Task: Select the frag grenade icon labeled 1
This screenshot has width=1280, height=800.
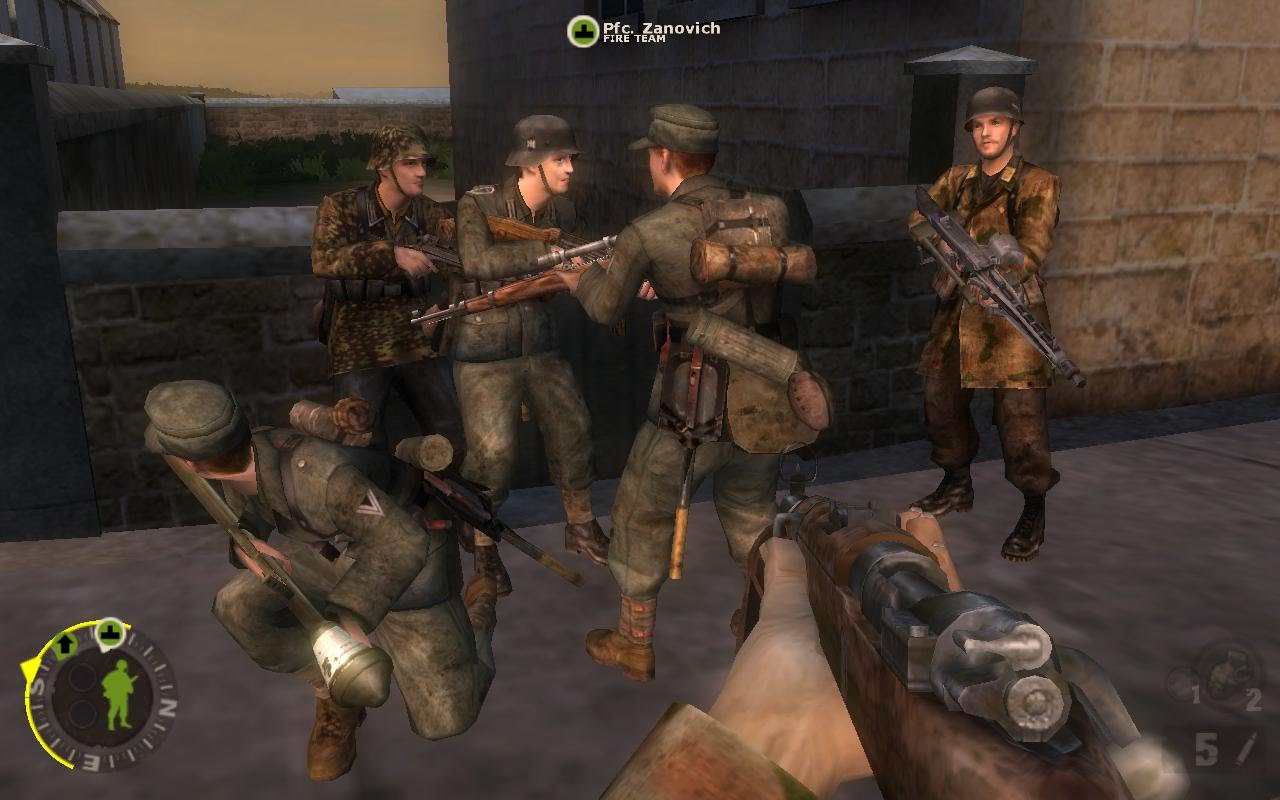Action: (x=1181, y=683)
